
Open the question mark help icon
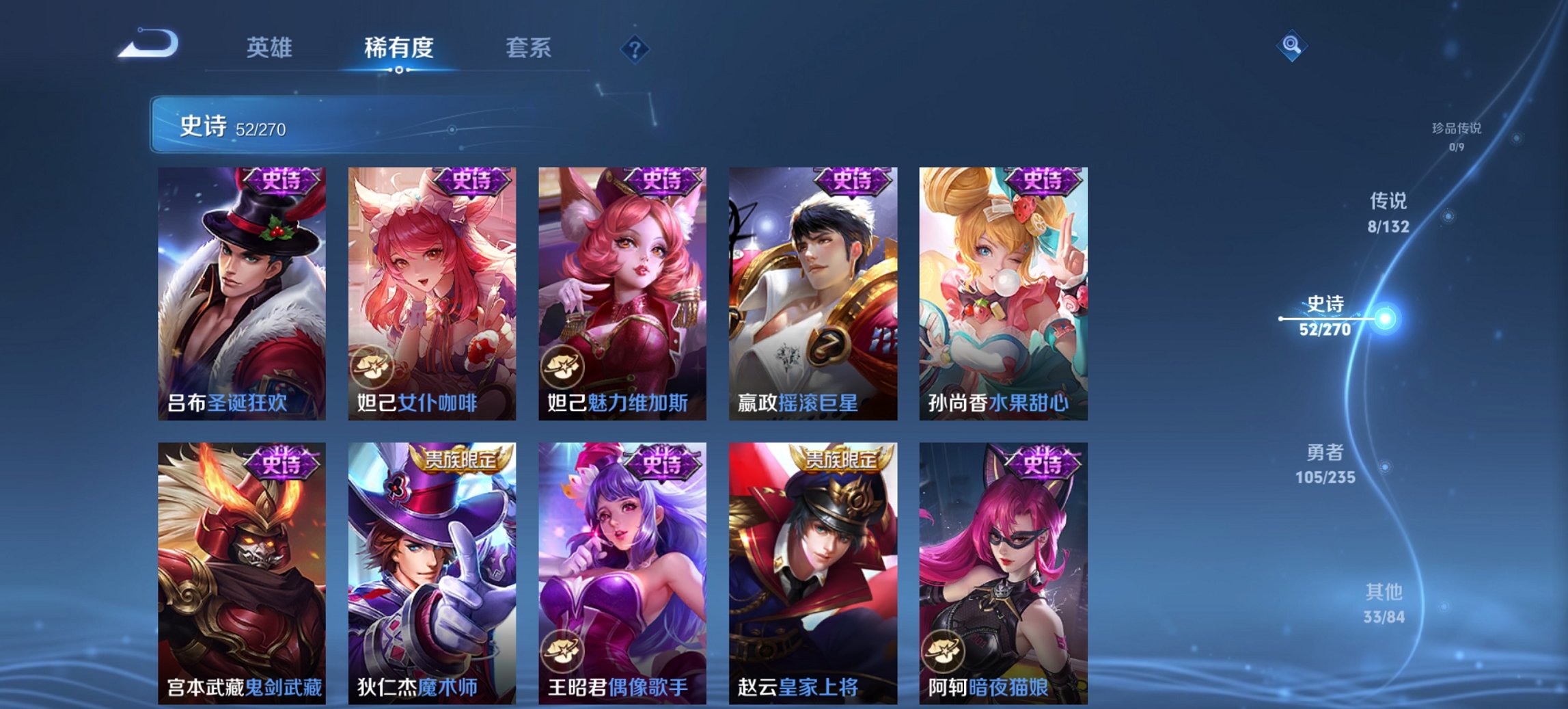(635, 50)
